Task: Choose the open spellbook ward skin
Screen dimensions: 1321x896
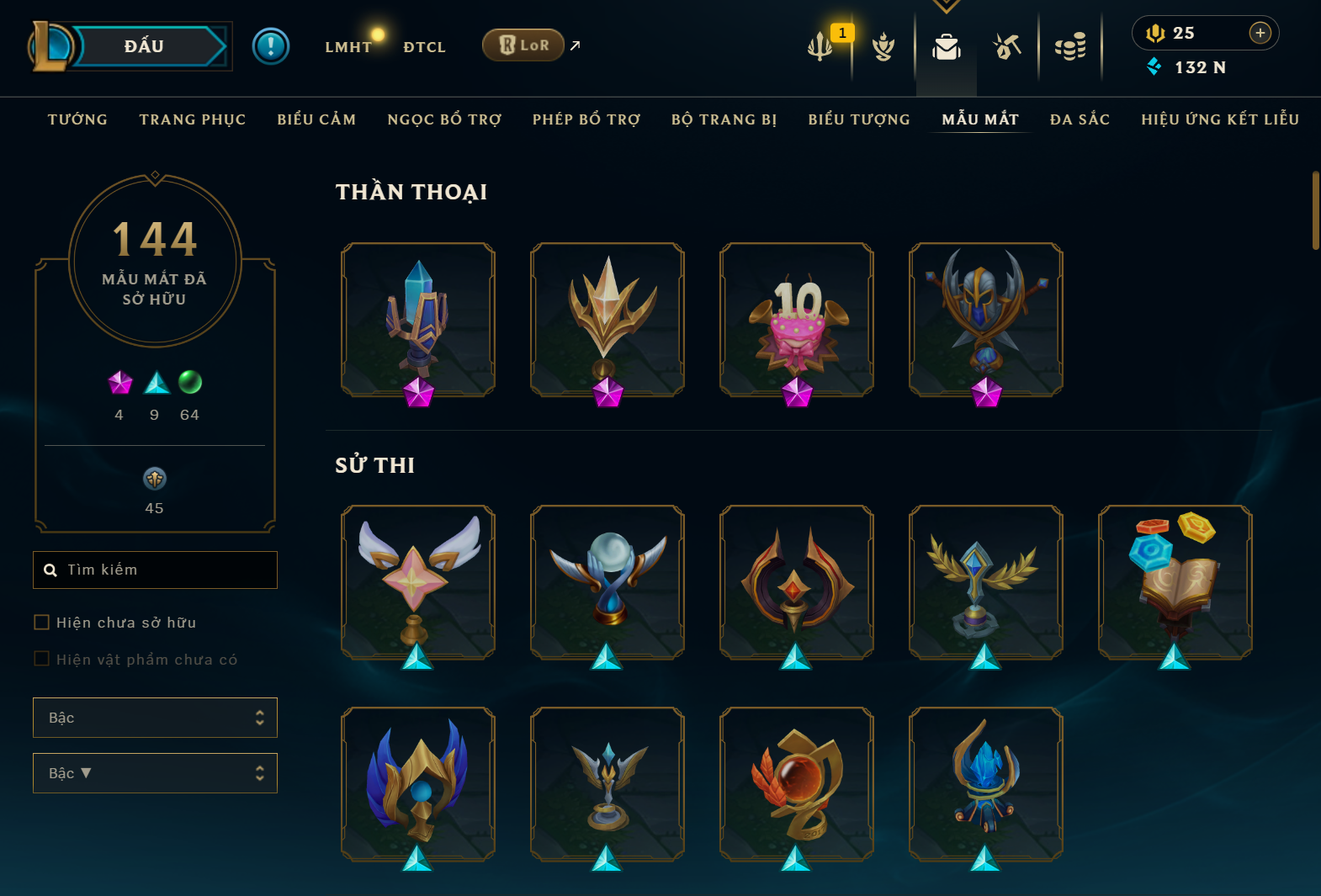Action: click(x=1175, y=582)
